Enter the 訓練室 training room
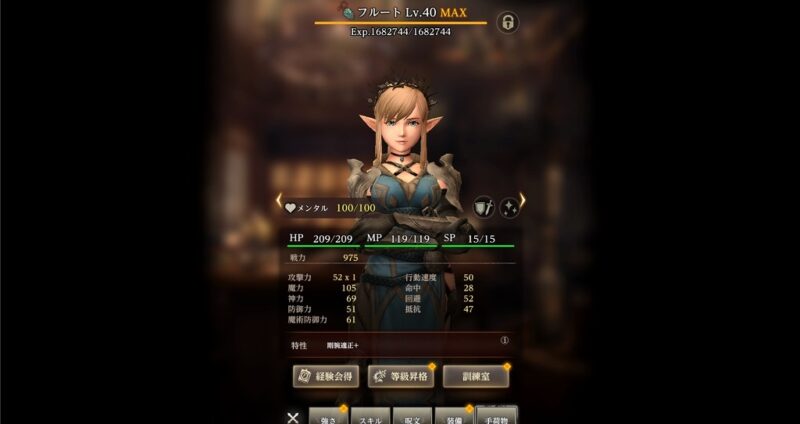Screen dimensions: 800x424 pos(476,376)
